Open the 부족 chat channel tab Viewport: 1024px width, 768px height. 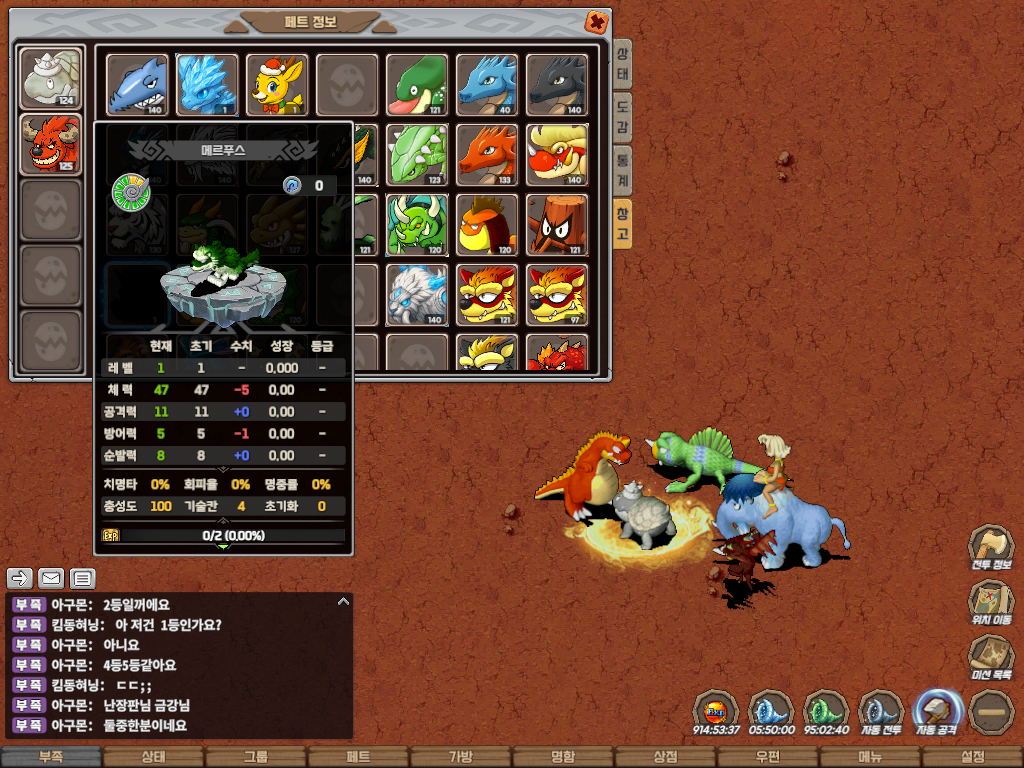51,757
